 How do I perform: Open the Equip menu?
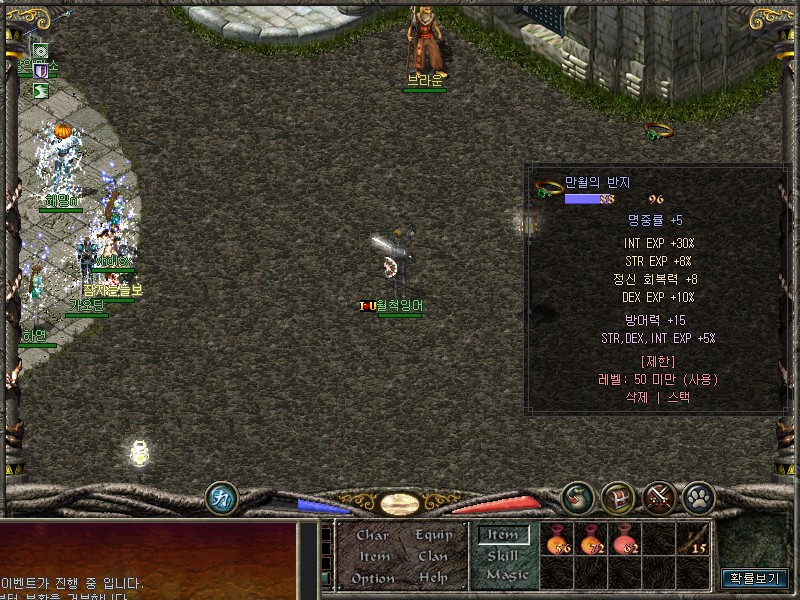434,535
